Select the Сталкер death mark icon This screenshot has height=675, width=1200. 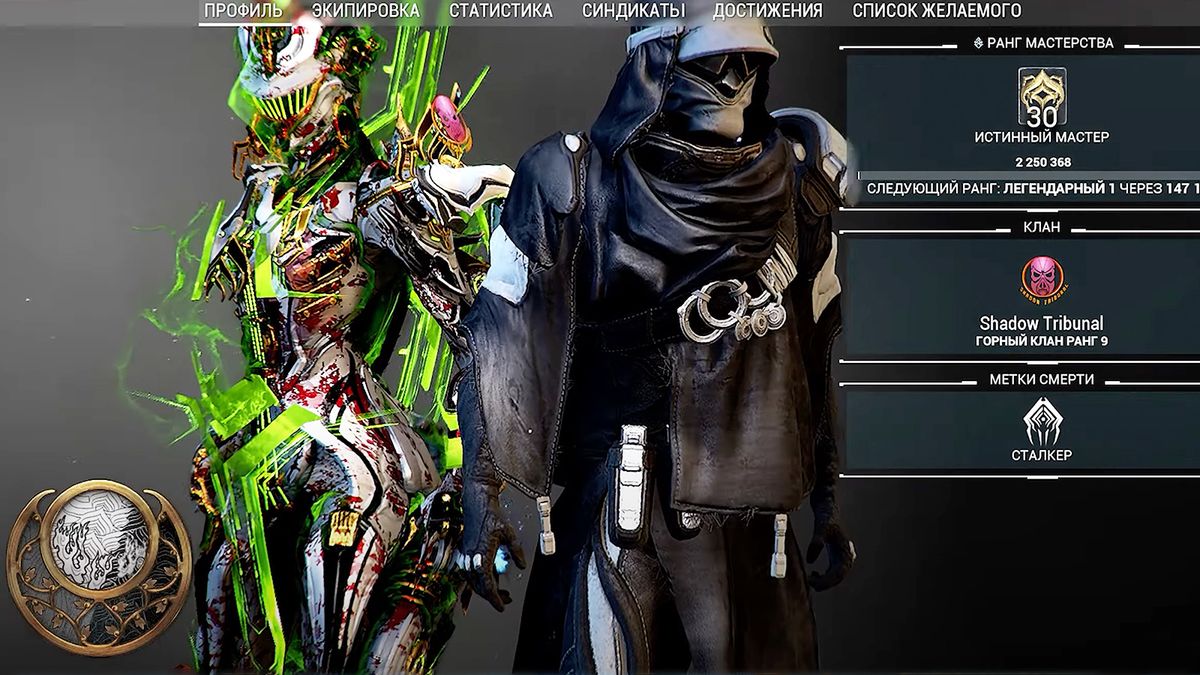point(1042,422)
